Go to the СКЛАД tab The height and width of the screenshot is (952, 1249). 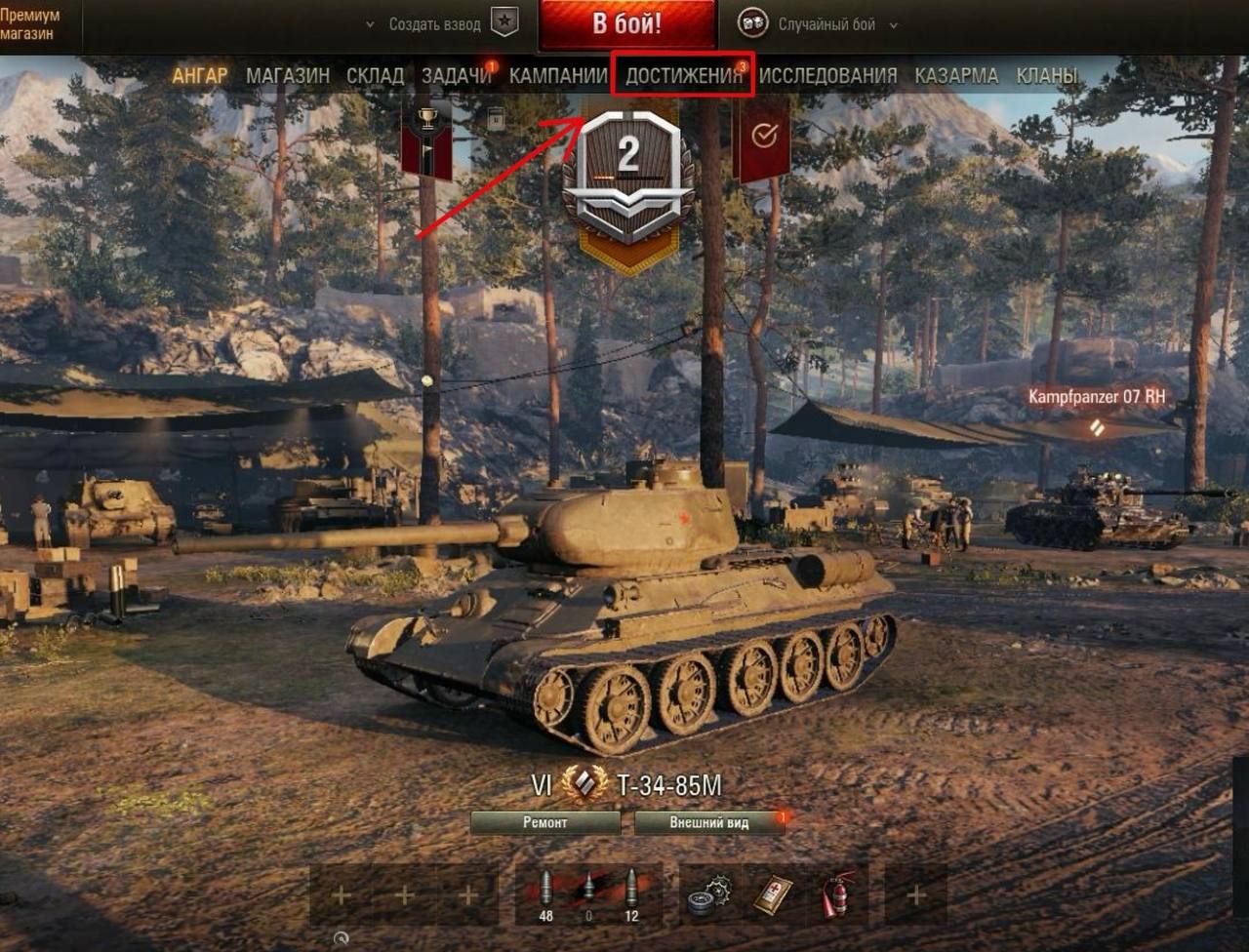375,76
